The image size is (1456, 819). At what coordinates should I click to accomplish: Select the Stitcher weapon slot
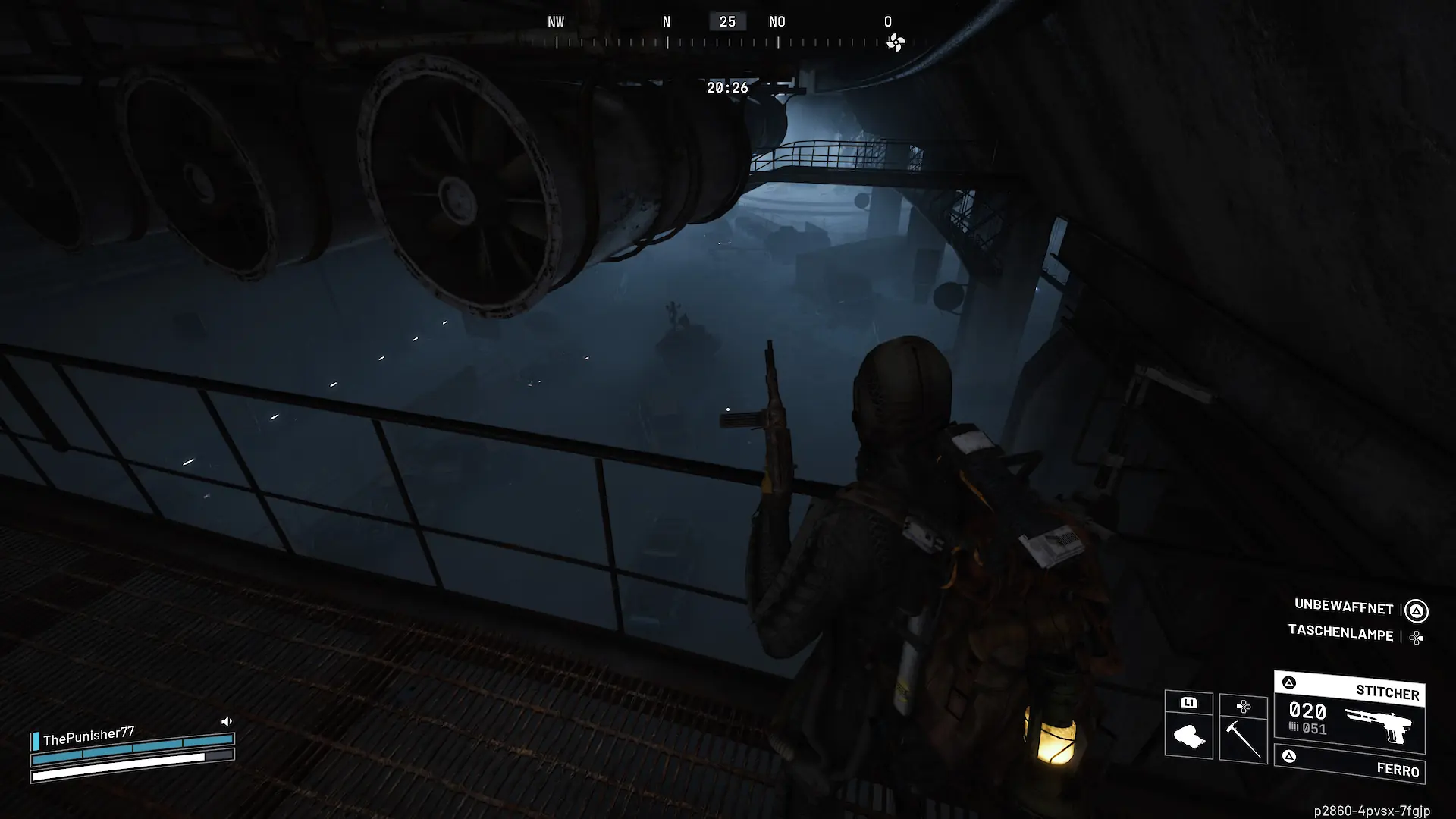tap(1349, 713)
